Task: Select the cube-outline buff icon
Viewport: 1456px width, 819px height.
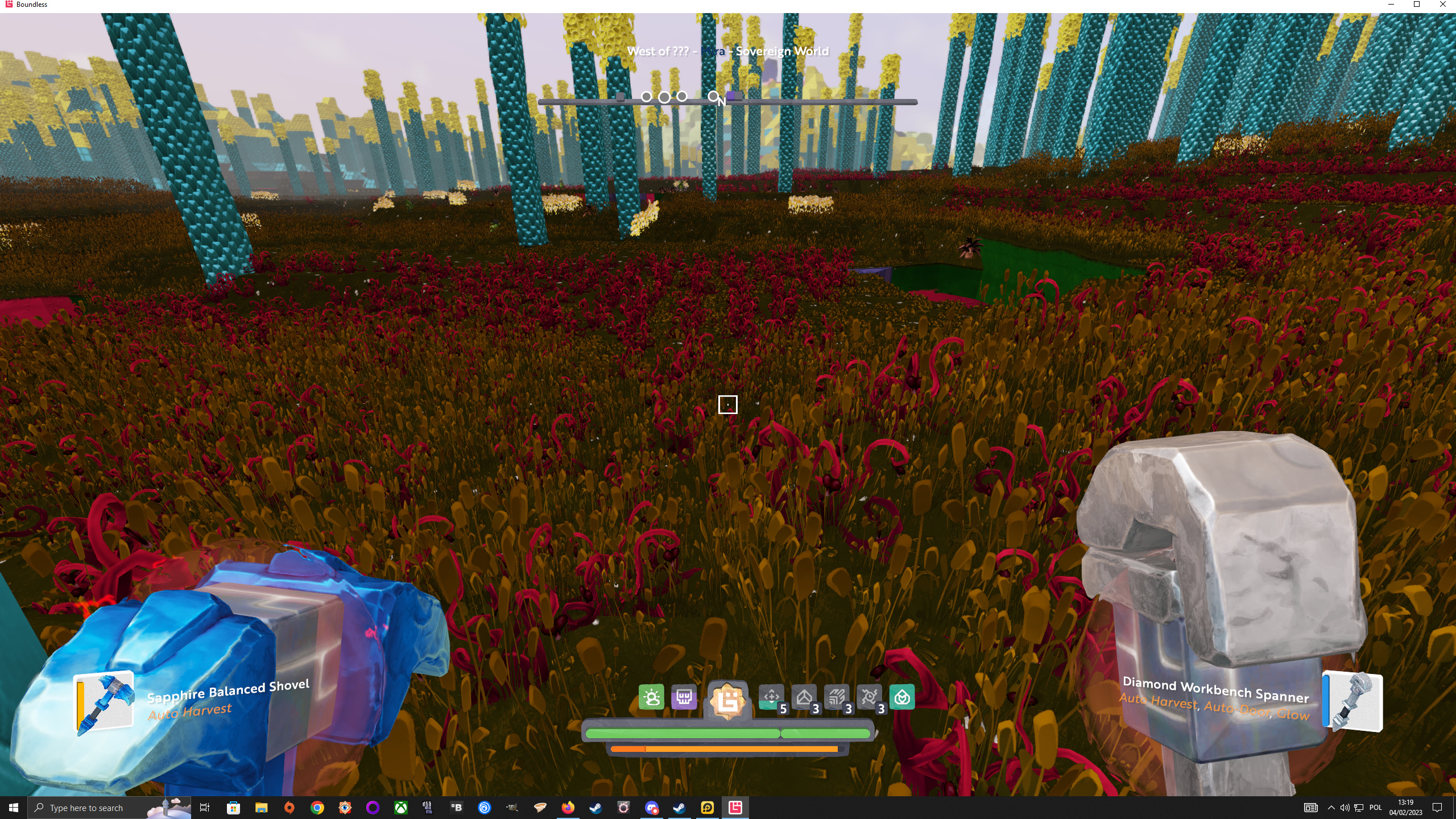Action: 804,697
